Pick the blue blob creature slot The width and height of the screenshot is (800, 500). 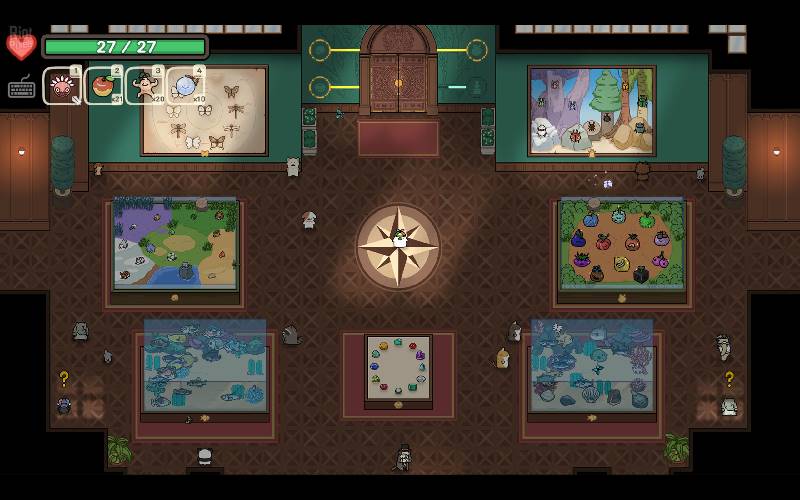pyautogui.click(x=185, y=86)
